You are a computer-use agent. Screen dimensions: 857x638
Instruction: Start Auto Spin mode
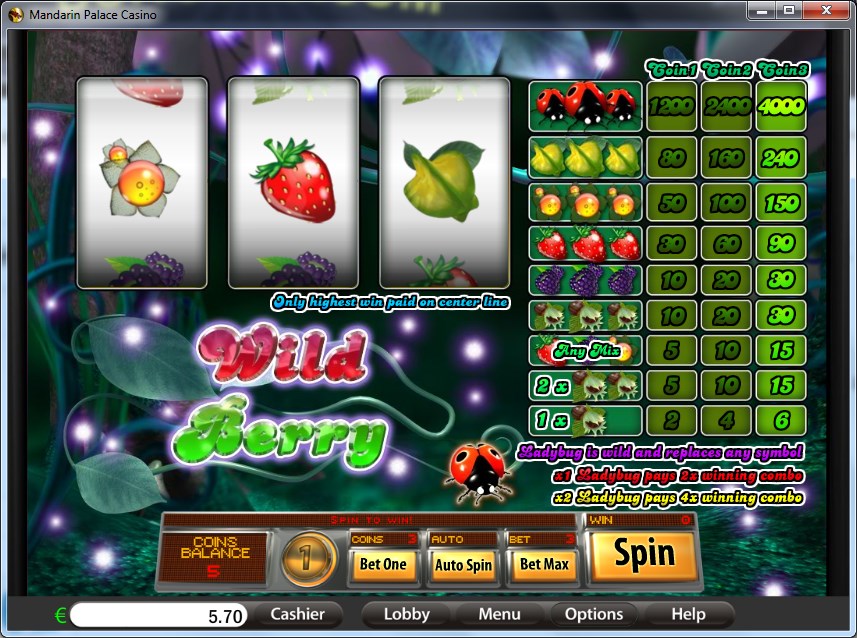coord(463,564)
